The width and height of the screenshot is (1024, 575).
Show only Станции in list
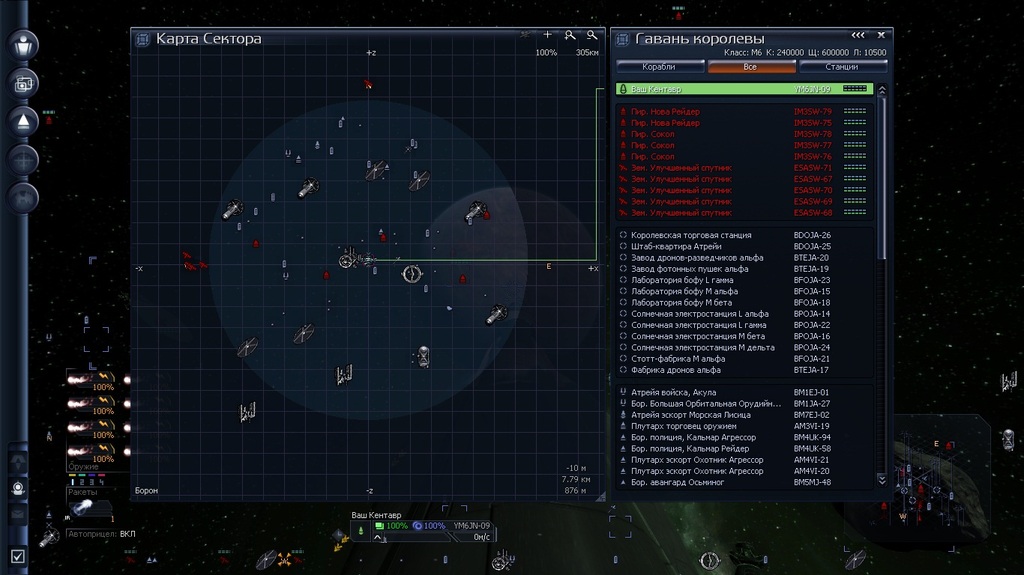pos(842,67)
